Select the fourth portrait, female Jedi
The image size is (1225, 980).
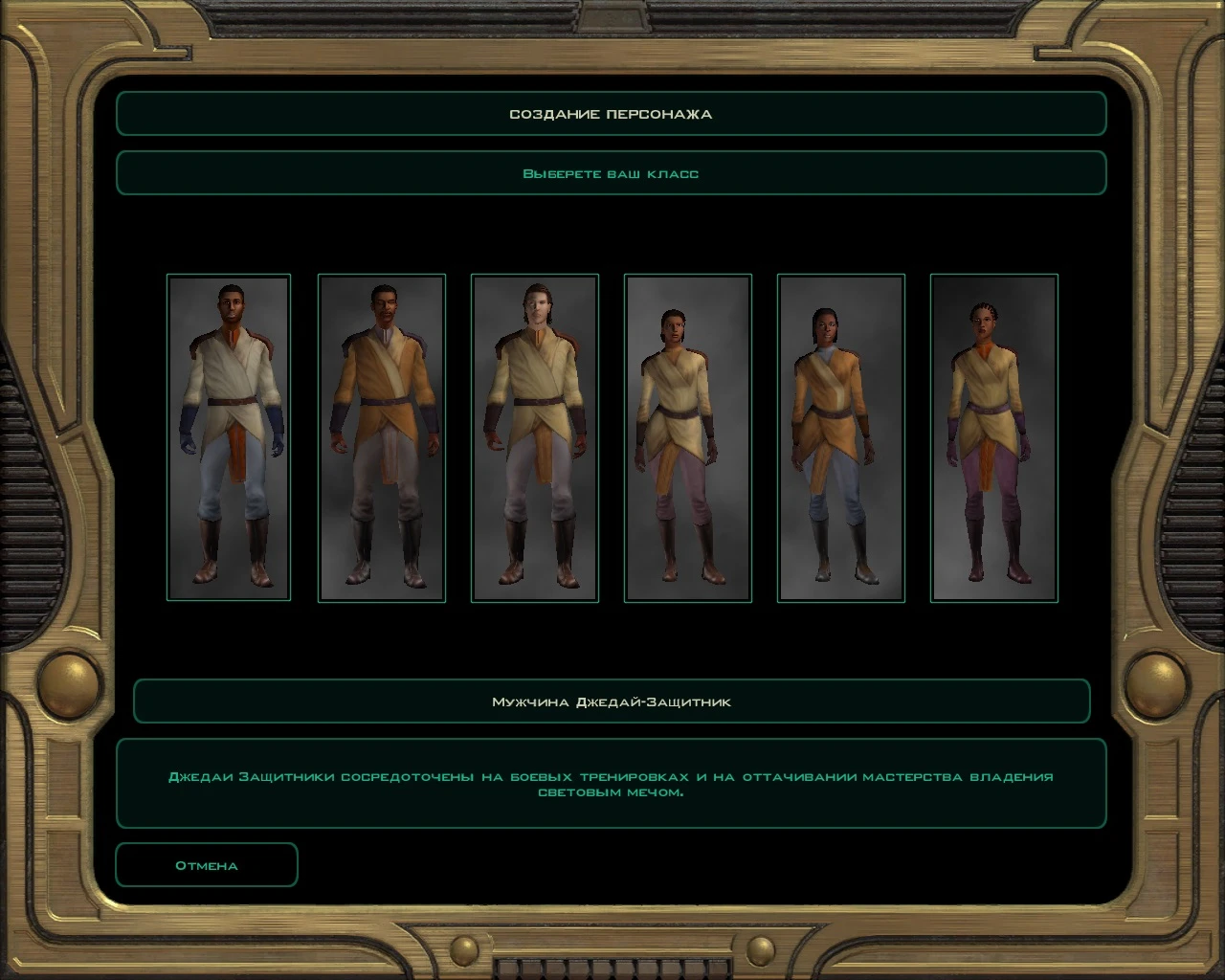687,437
